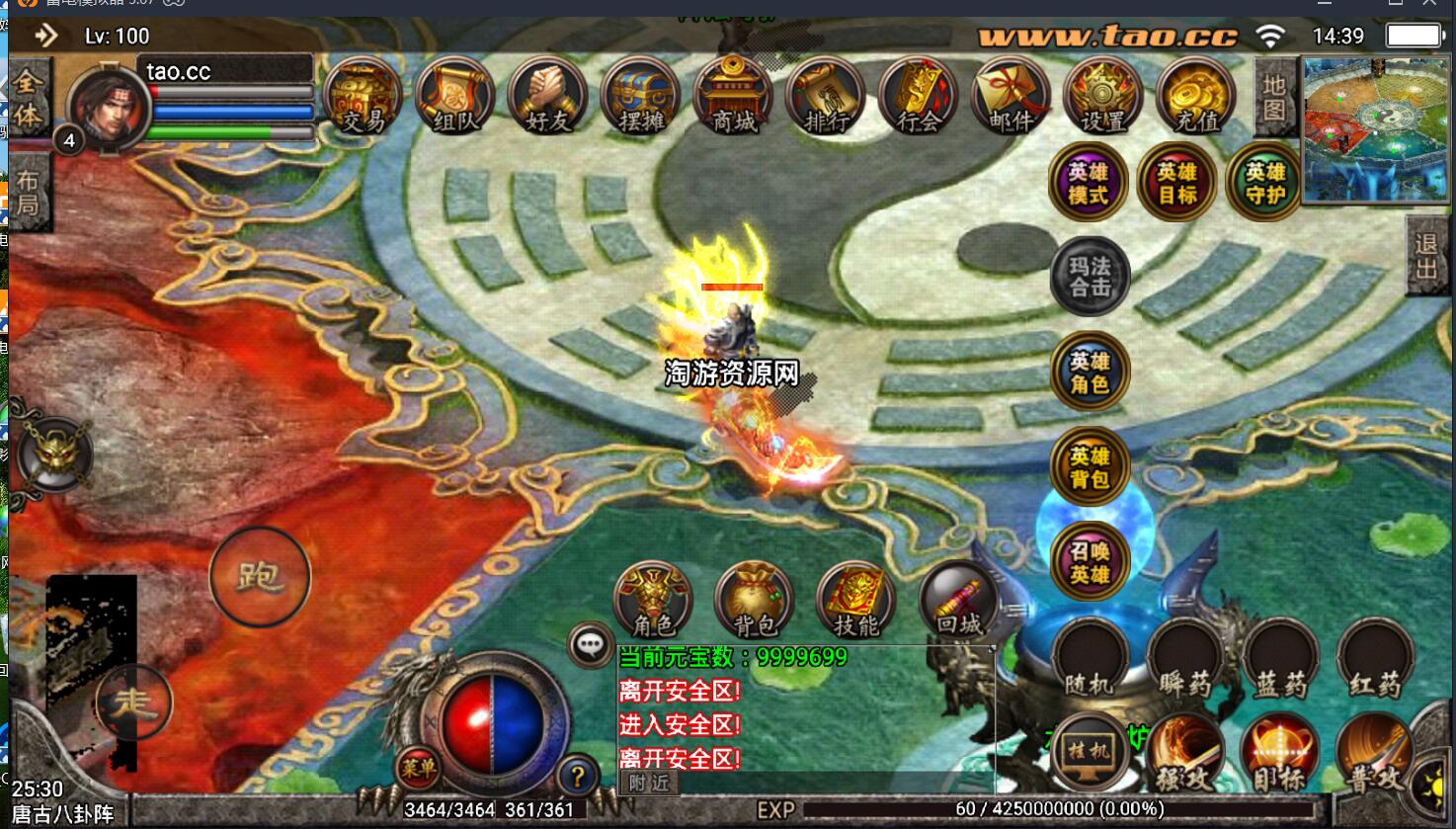This screenshot has width=1456, height=829.
Task: Activate the 玛法合击 combo attack
Action: [1091, 277]
